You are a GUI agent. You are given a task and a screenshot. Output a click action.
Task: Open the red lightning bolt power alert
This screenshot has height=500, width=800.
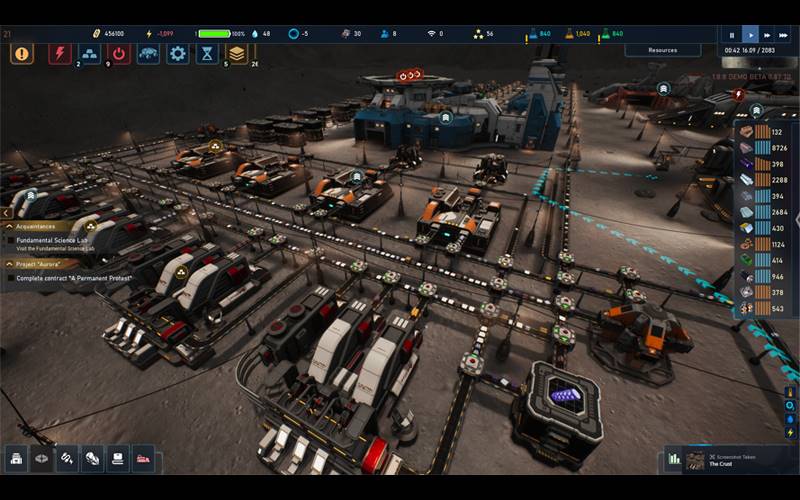(60, 54)
